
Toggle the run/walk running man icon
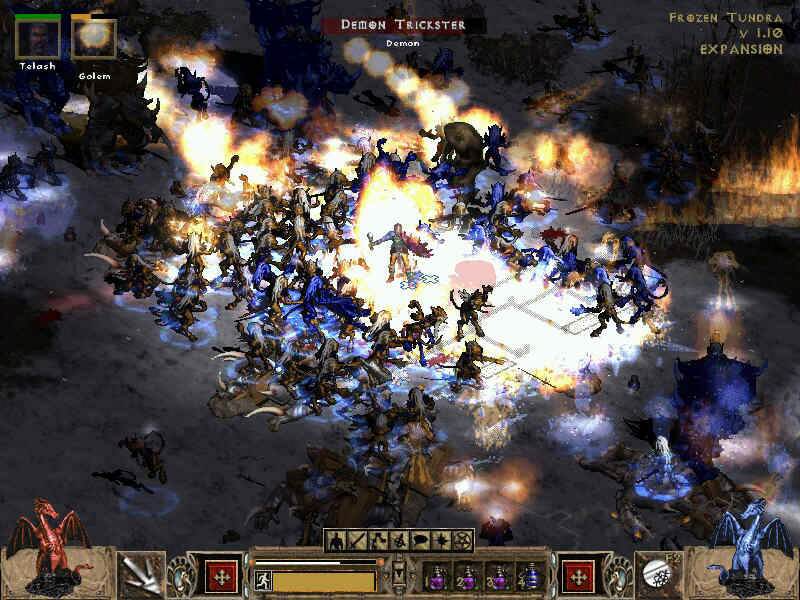pos(261,580)
